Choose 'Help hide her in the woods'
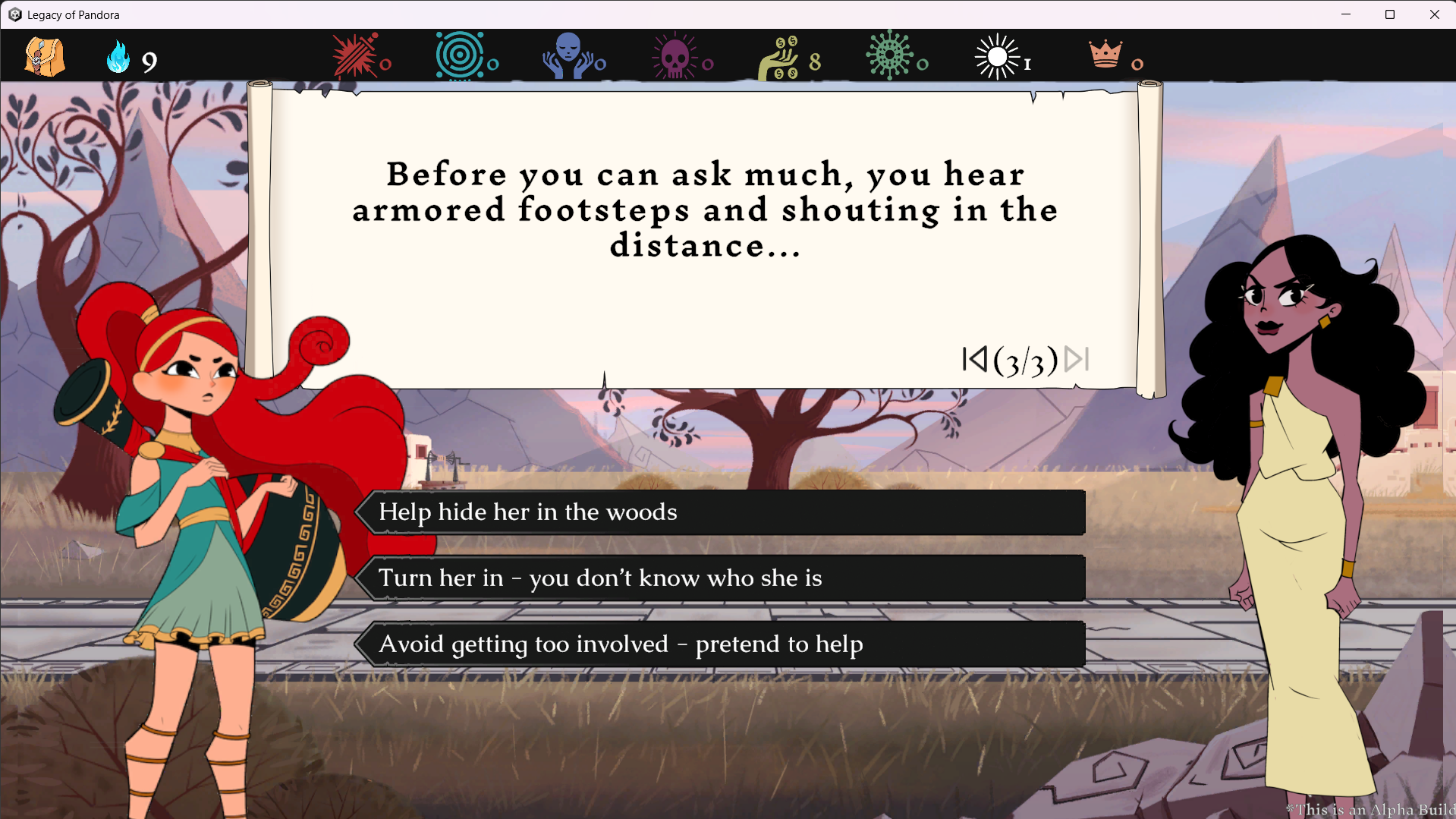Viewport: 1456px width, 819px height. (x=721, y=512)
